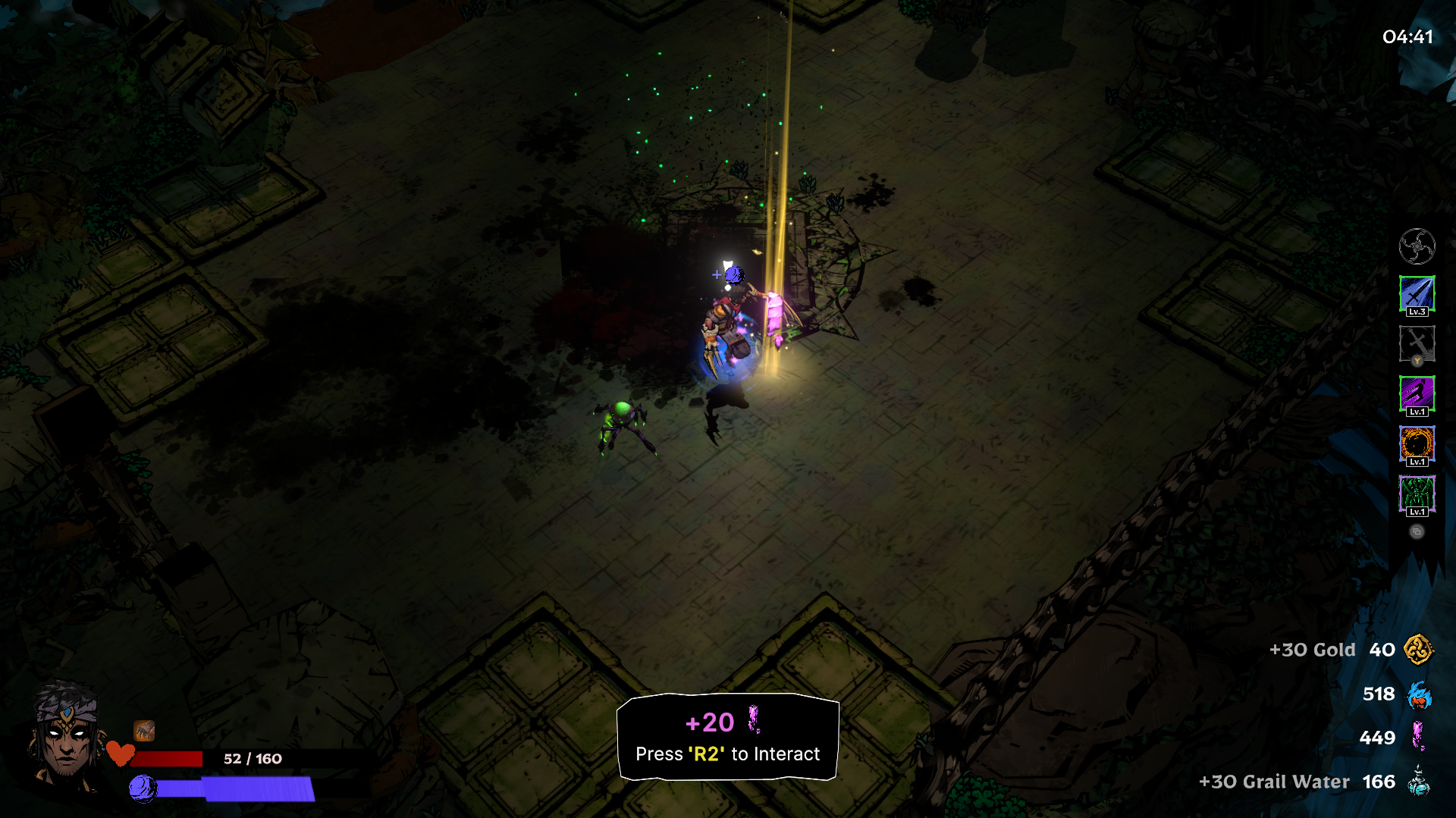The width and height of the screenshot is (1456, 818).
Task: Click the small overlapping-squares icon below skills
Action: (x=1417, y=531)
